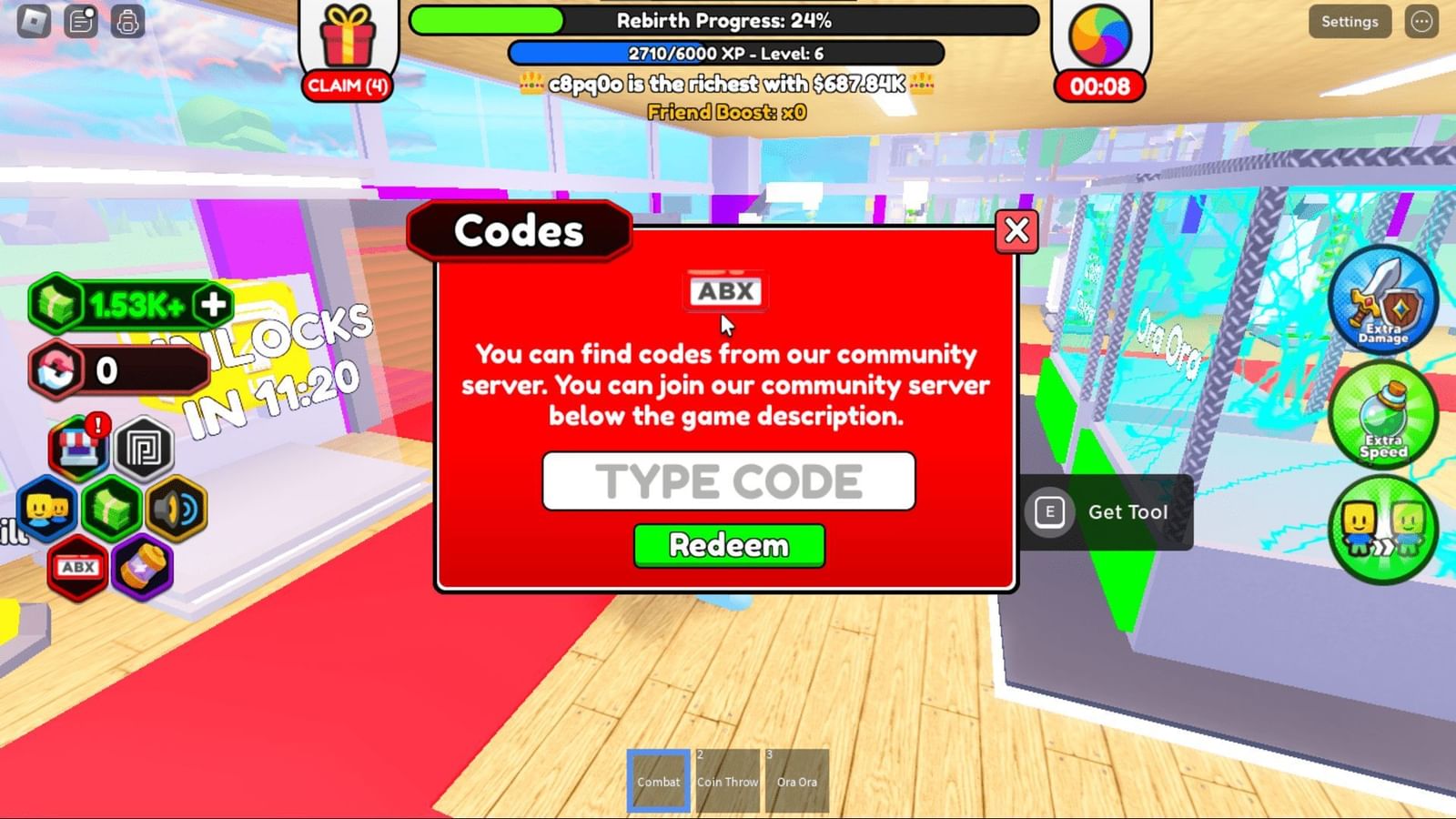The width and height of the screenshot is (1456, 819).
Task: Open the Roblox Premium menu
Action: point(146,448)
